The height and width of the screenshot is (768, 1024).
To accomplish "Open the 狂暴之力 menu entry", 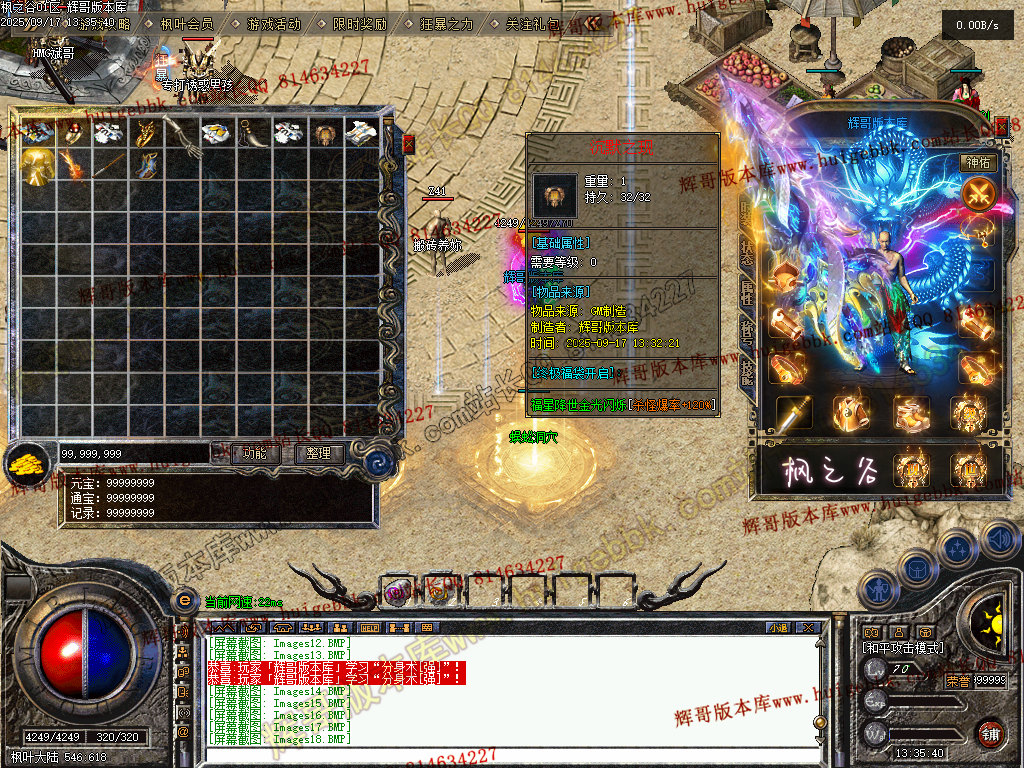I will click(446, 23).
